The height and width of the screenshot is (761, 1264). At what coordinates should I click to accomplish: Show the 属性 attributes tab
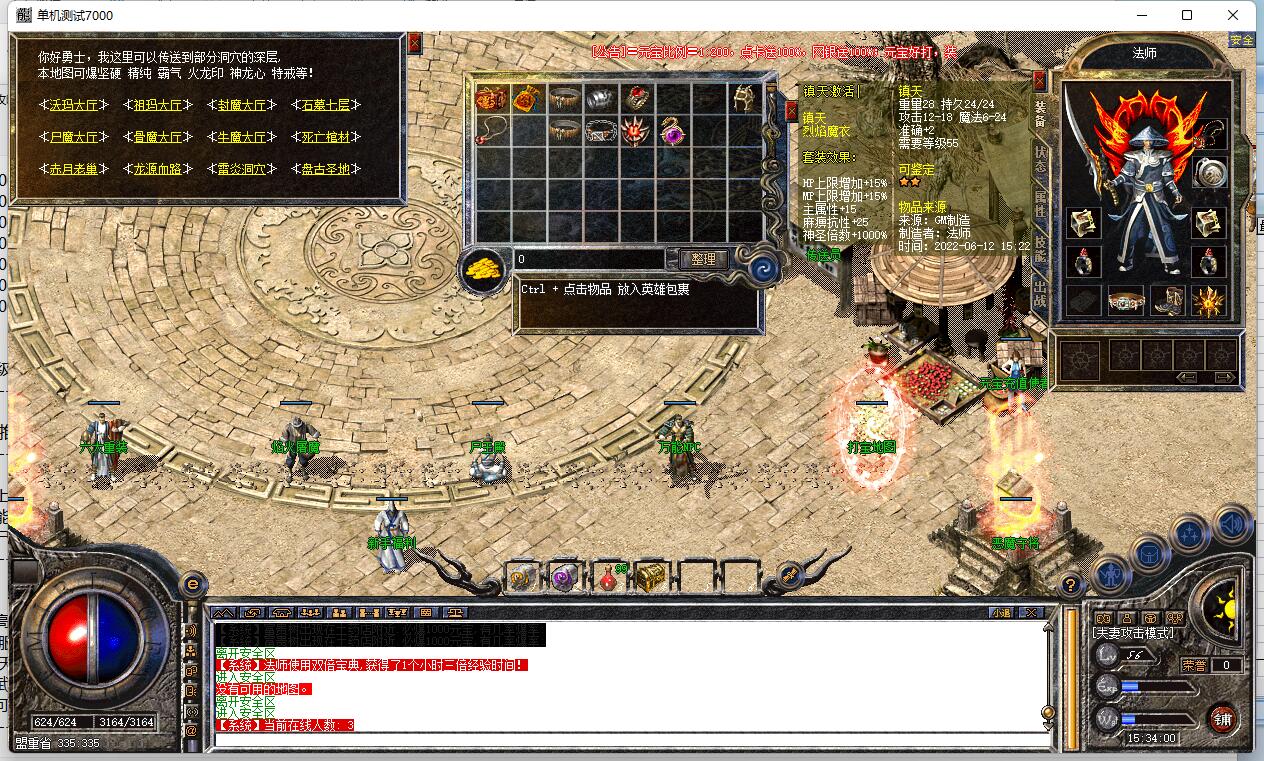point(1040,208)
